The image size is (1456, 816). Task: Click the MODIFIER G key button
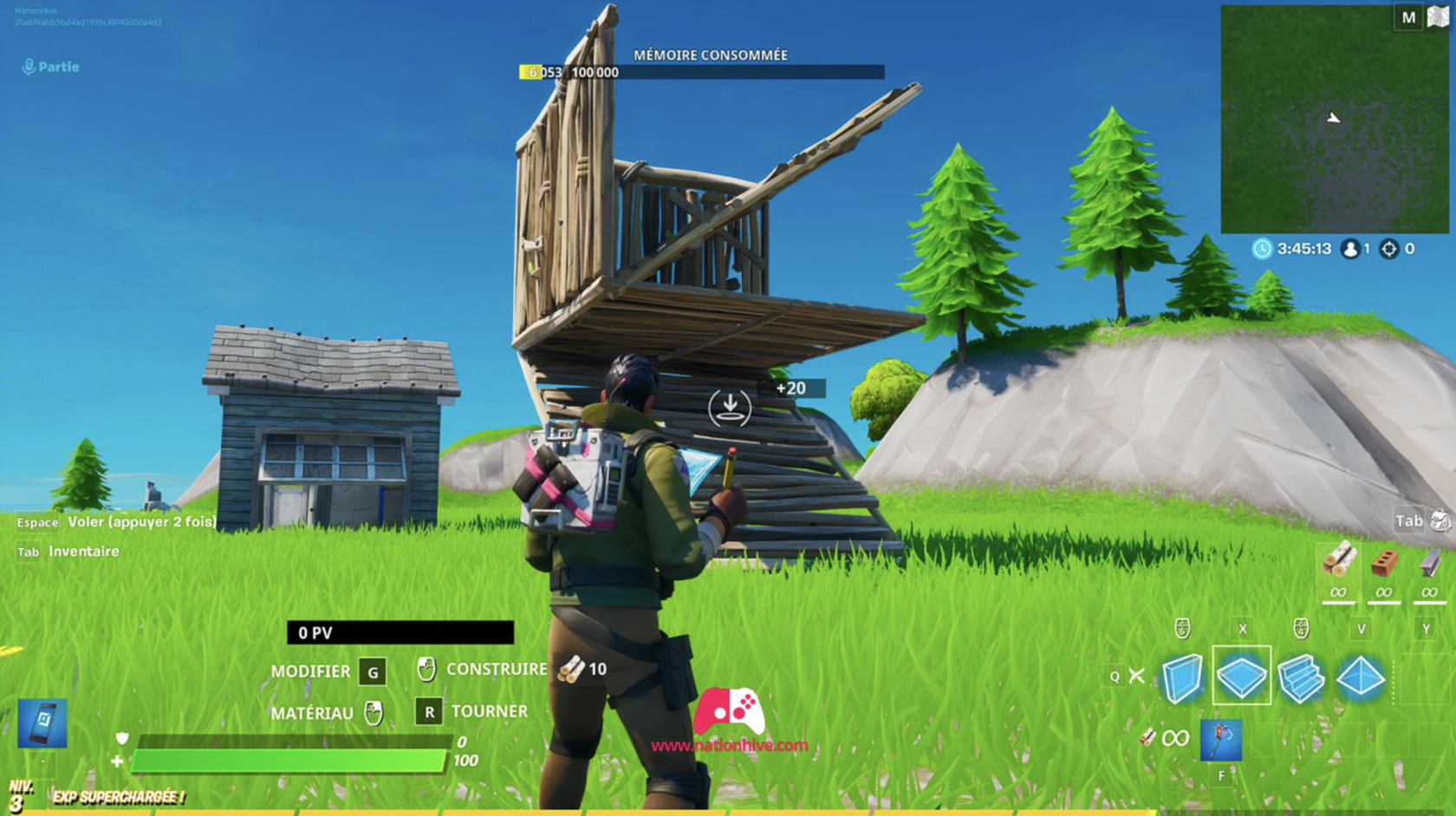[x=372, y=671]
